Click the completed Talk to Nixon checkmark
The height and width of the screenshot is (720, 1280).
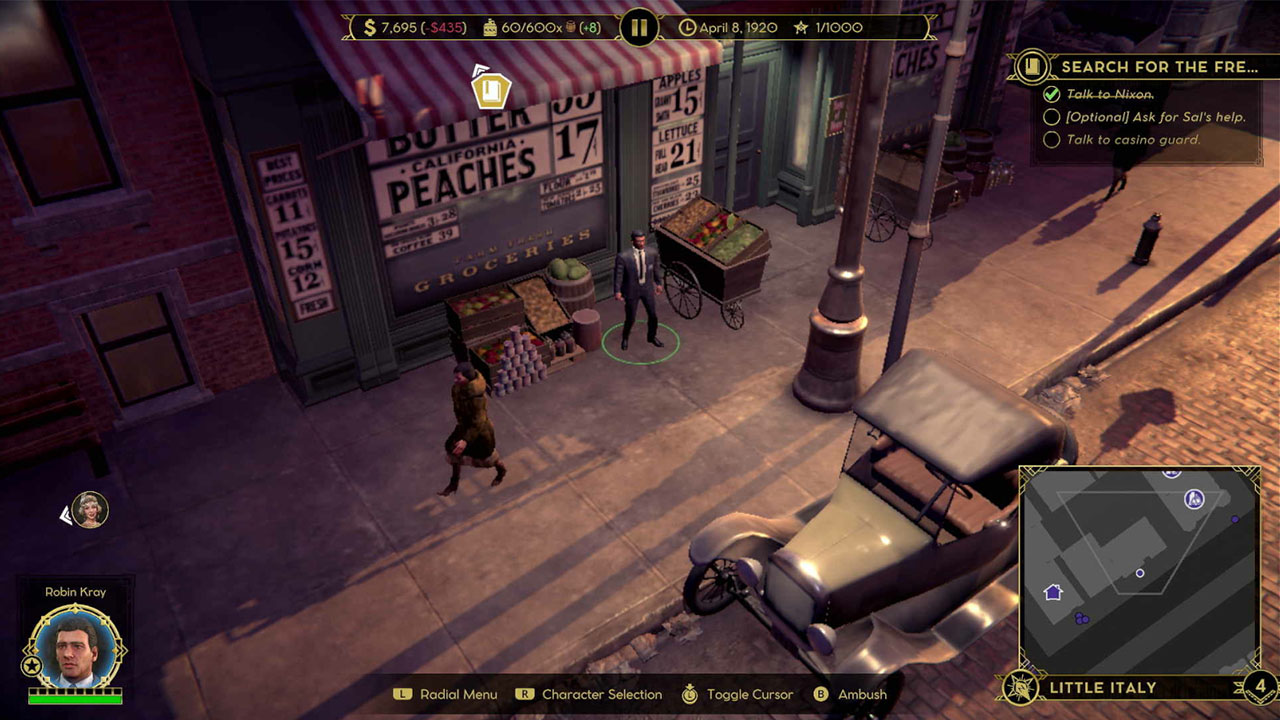[x=1053, y=94]
